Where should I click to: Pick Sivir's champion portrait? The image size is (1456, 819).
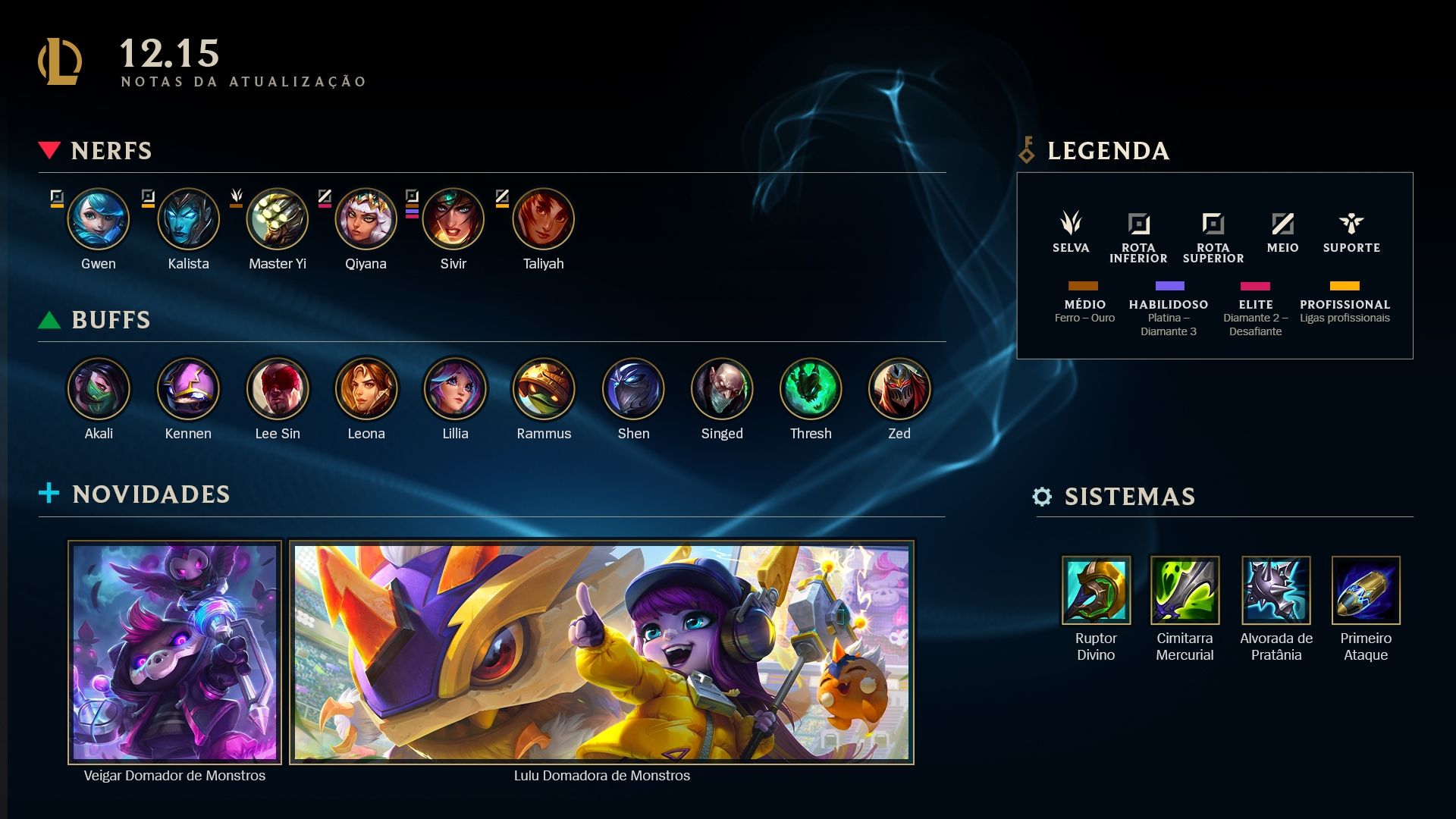[453, 220]
